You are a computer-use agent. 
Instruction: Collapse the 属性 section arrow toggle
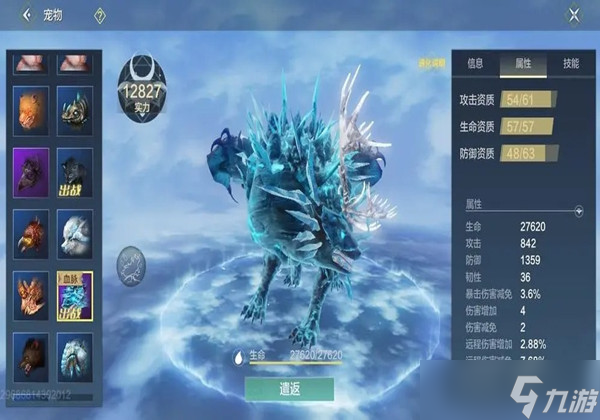click(577, 211)
